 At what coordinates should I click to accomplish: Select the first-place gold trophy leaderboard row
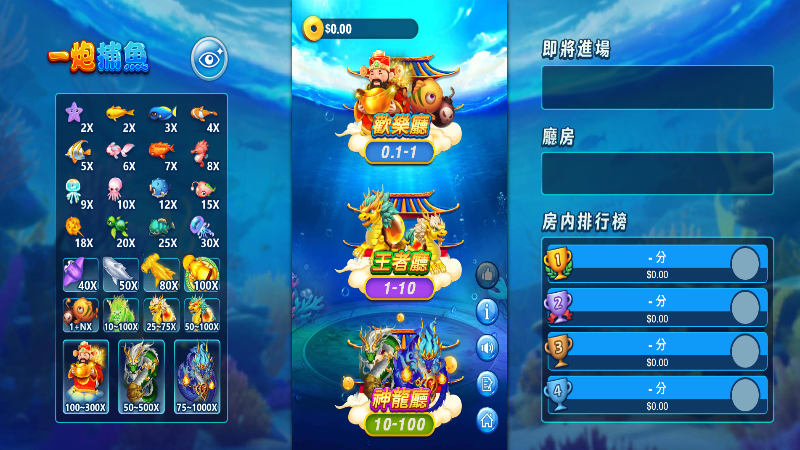pyautogui.click(x=655, y=263)
